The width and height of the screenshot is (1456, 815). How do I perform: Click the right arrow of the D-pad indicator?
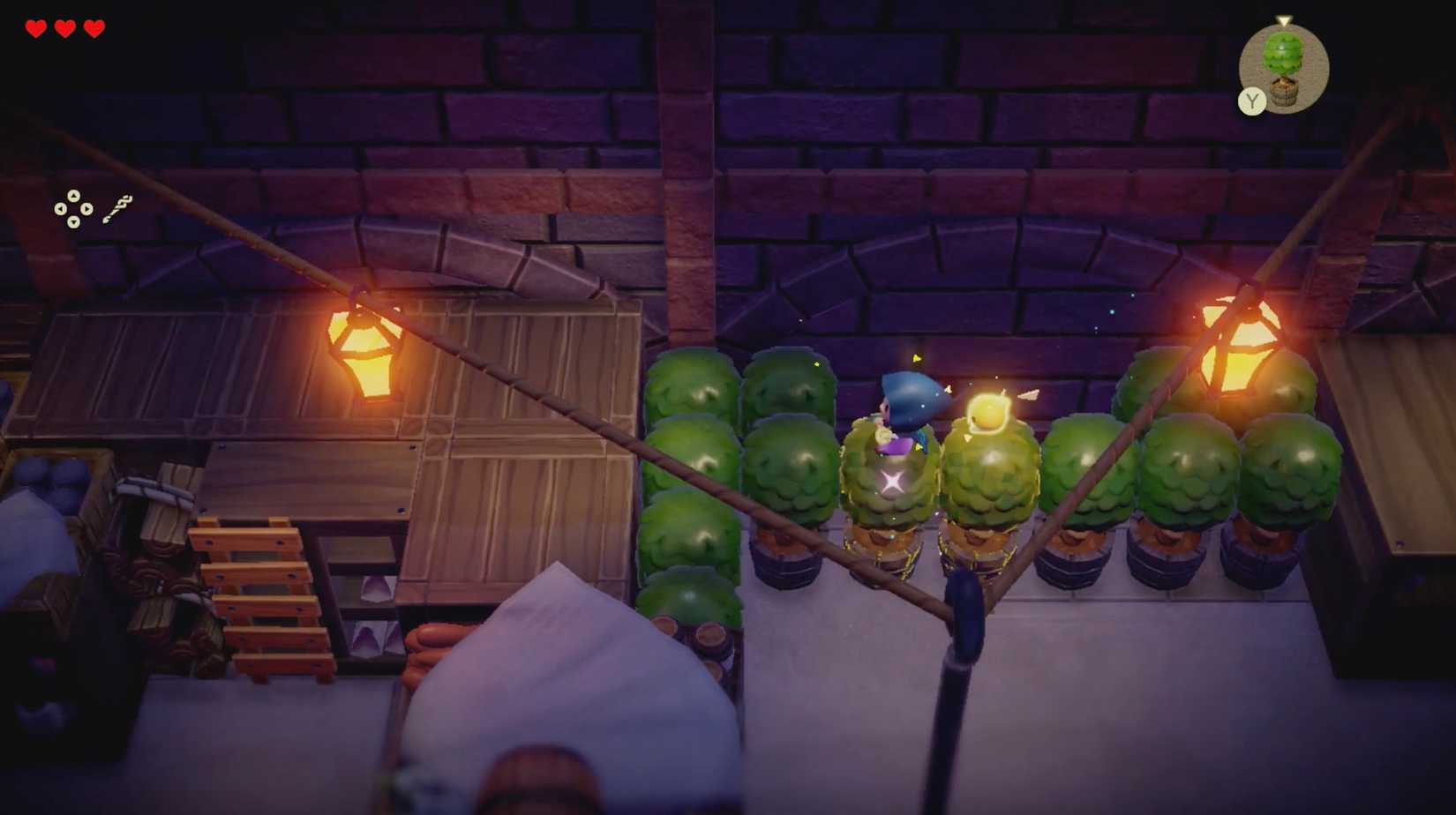click(x=86, y=208)
